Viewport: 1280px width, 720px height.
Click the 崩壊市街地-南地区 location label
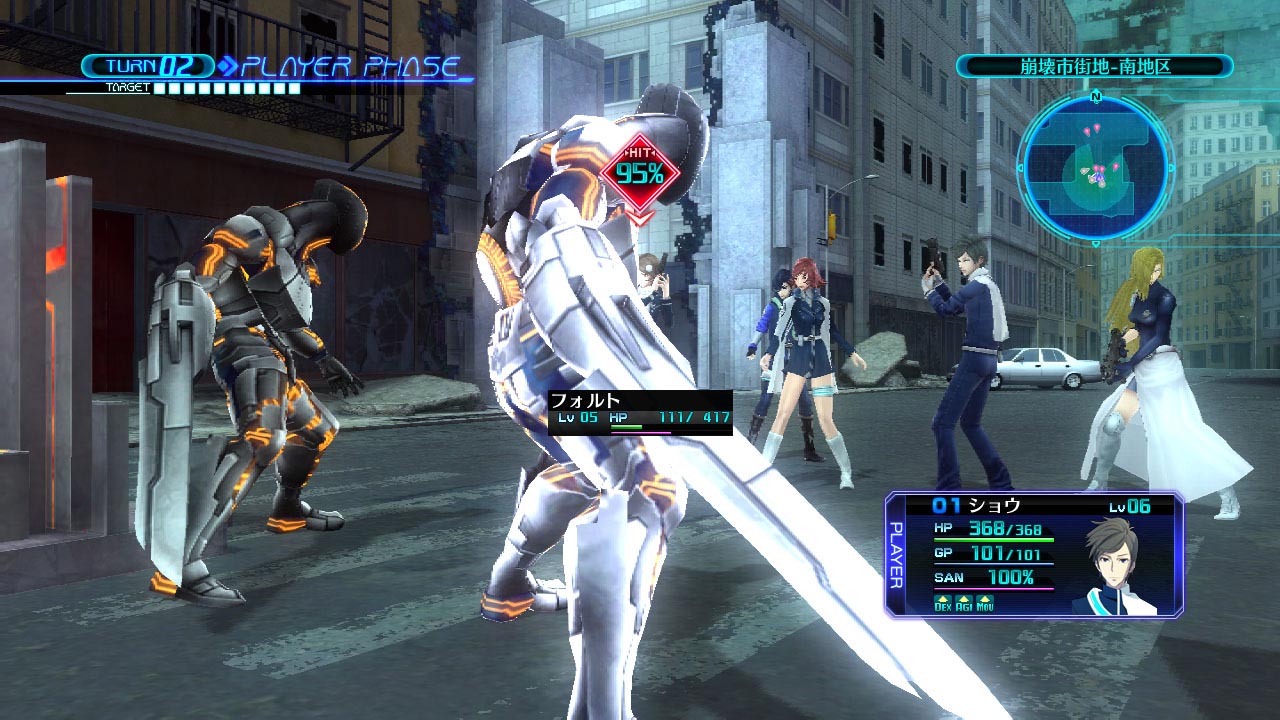pyautogui.click(x=1094, y=67)
